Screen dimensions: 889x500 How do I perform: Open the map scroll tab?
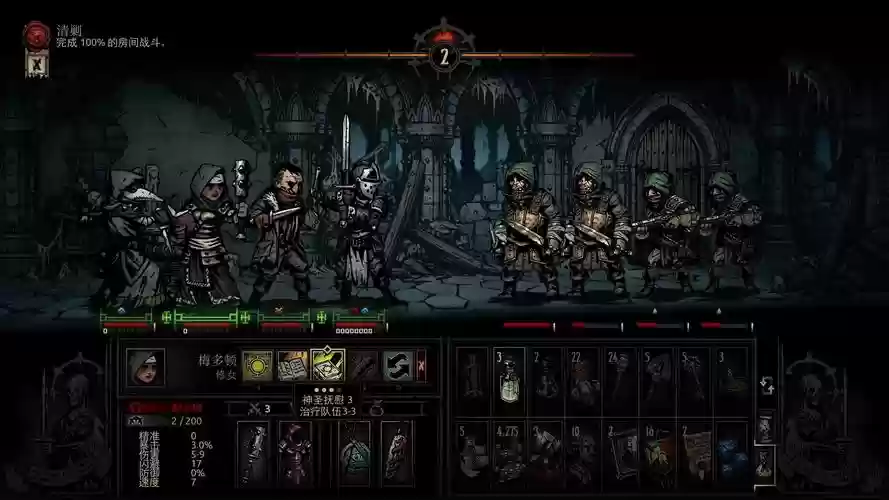pyautogui.click(x=765, y=427)
